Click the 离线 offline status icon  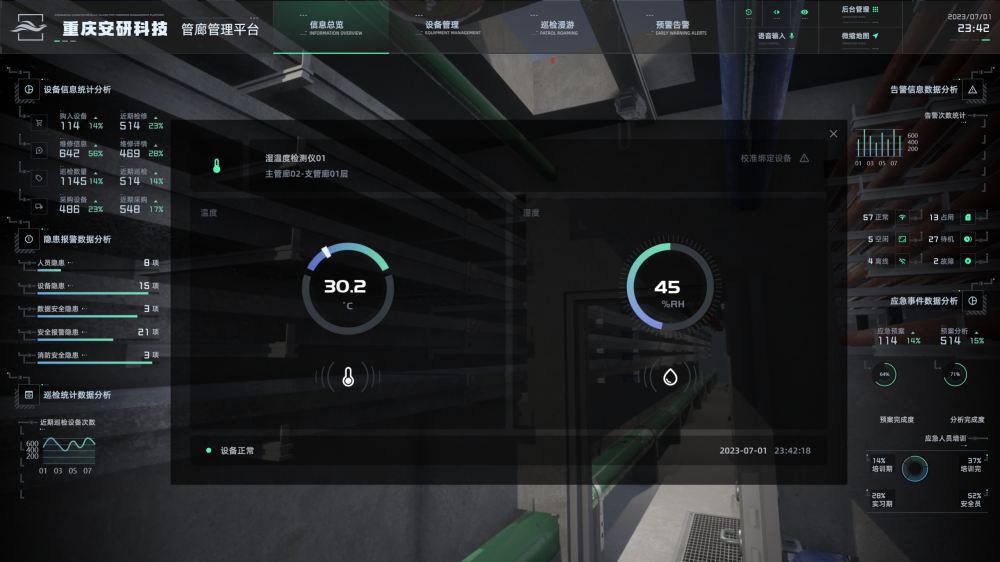(901, 261)
